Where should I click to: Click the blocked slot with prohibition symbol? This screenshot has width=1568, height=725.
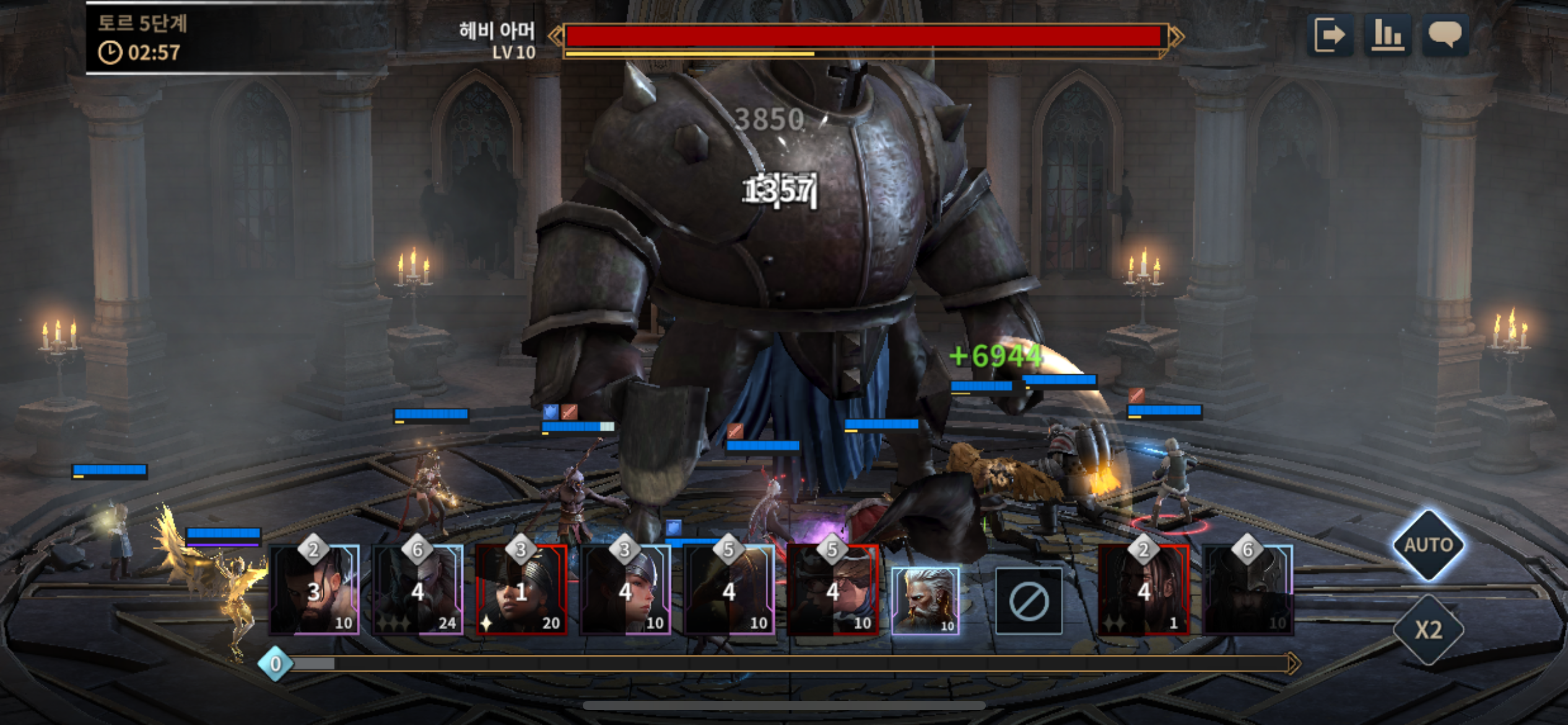point(1029,601)
